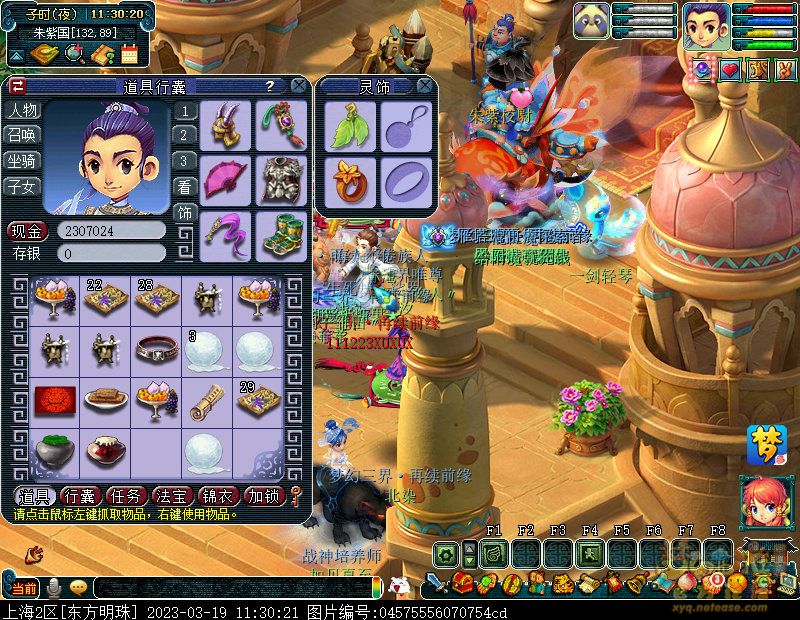Open the gear settings button by hotbar
Screen dimensions: 800x620
tap(444, 553)
